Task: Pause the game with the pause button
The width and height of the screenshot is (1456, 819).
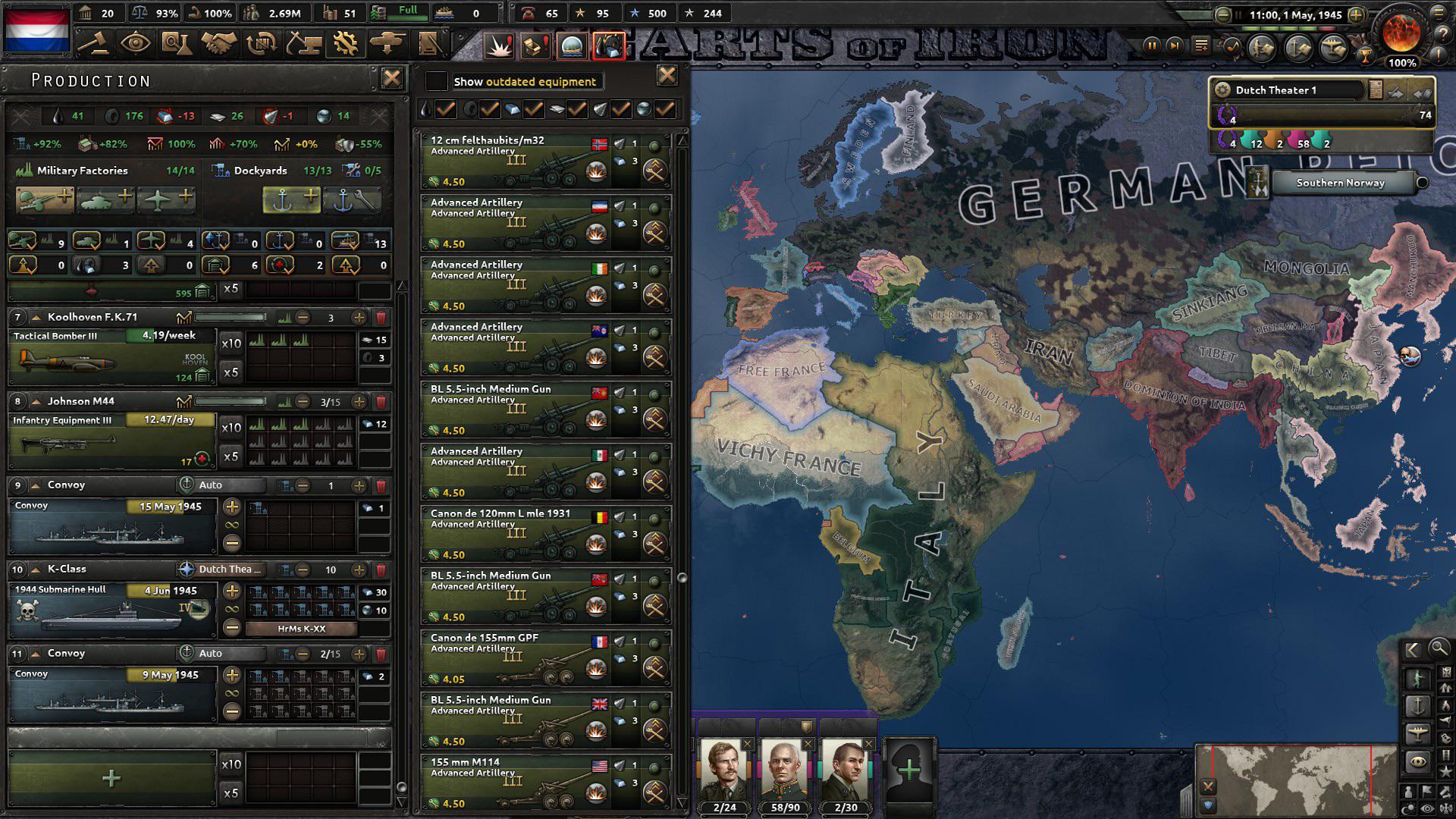Action: click(x=1151, y=45)
